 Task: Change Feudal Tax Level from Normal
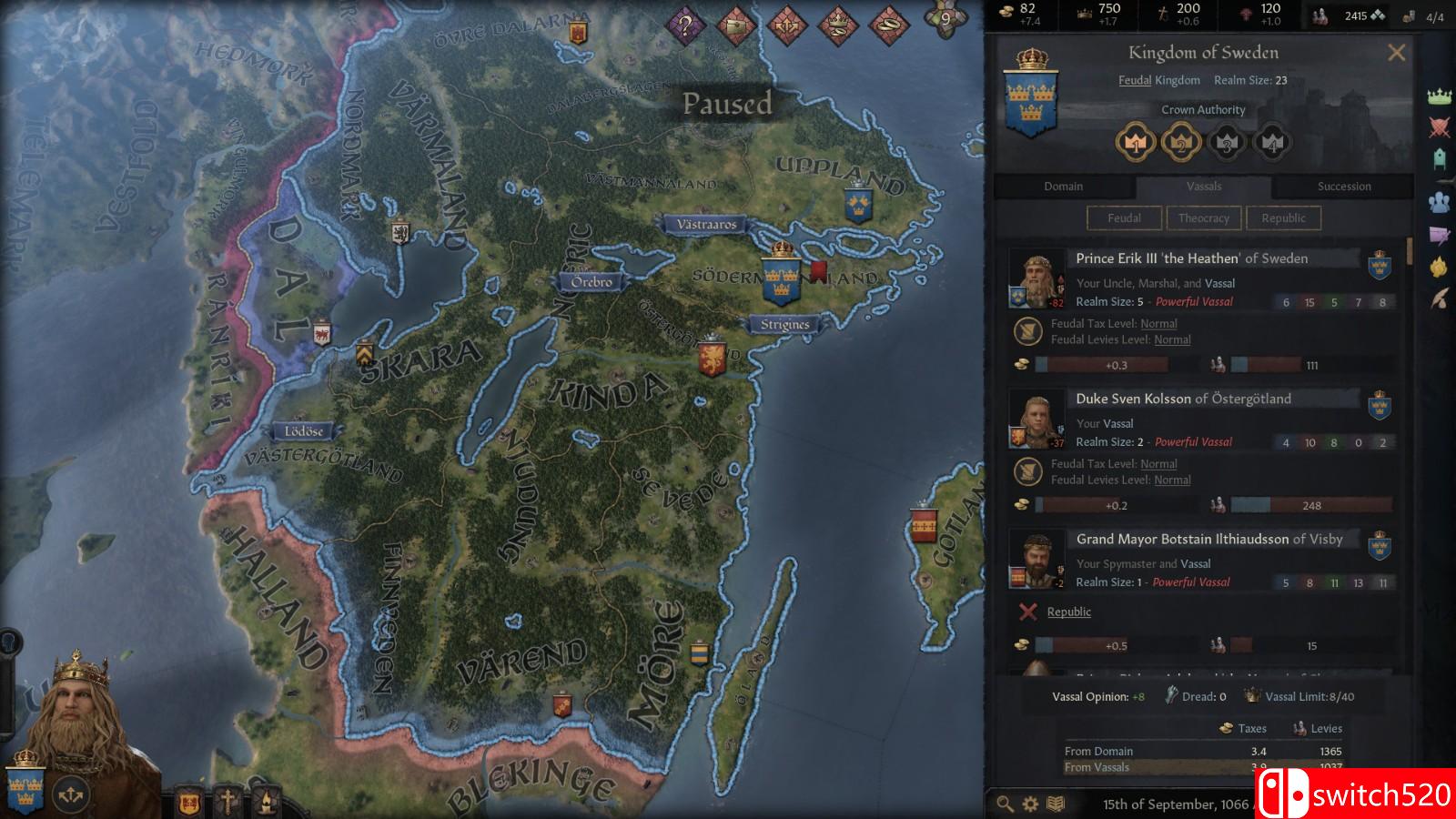(x=1159, y=323)
